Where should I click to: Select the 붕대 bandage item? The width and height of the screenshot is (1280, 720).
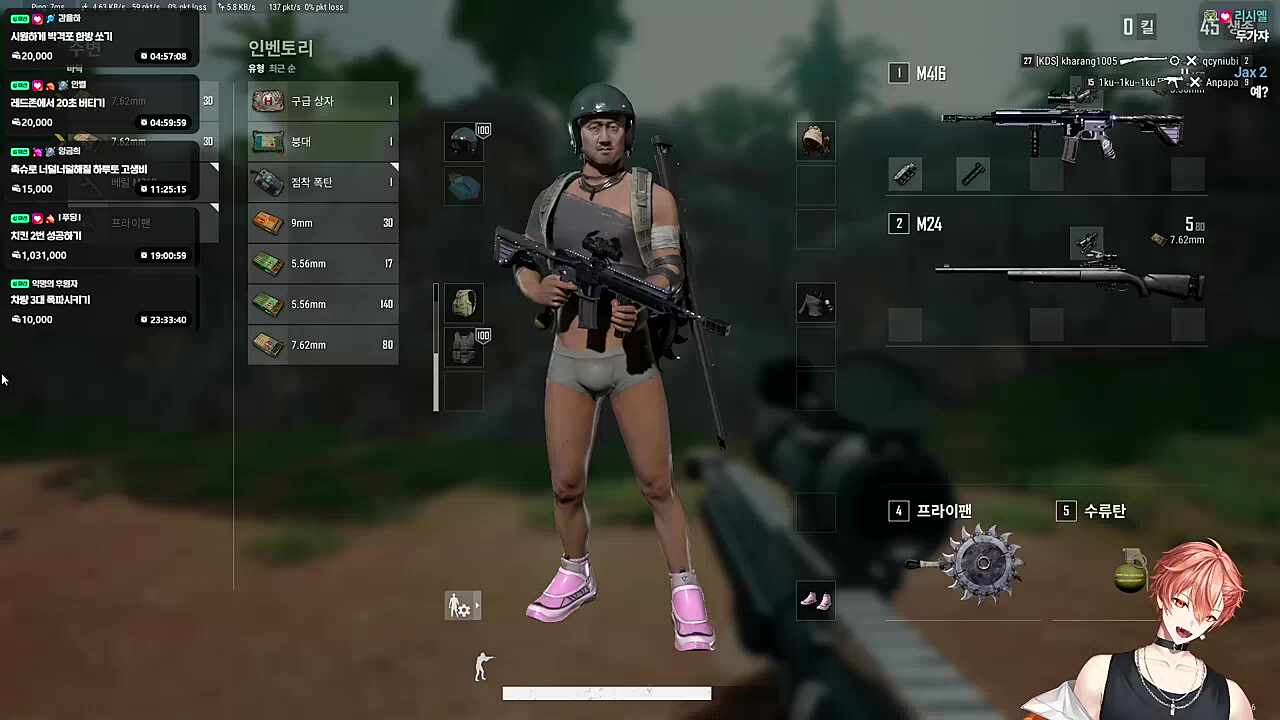pos(322,141)
